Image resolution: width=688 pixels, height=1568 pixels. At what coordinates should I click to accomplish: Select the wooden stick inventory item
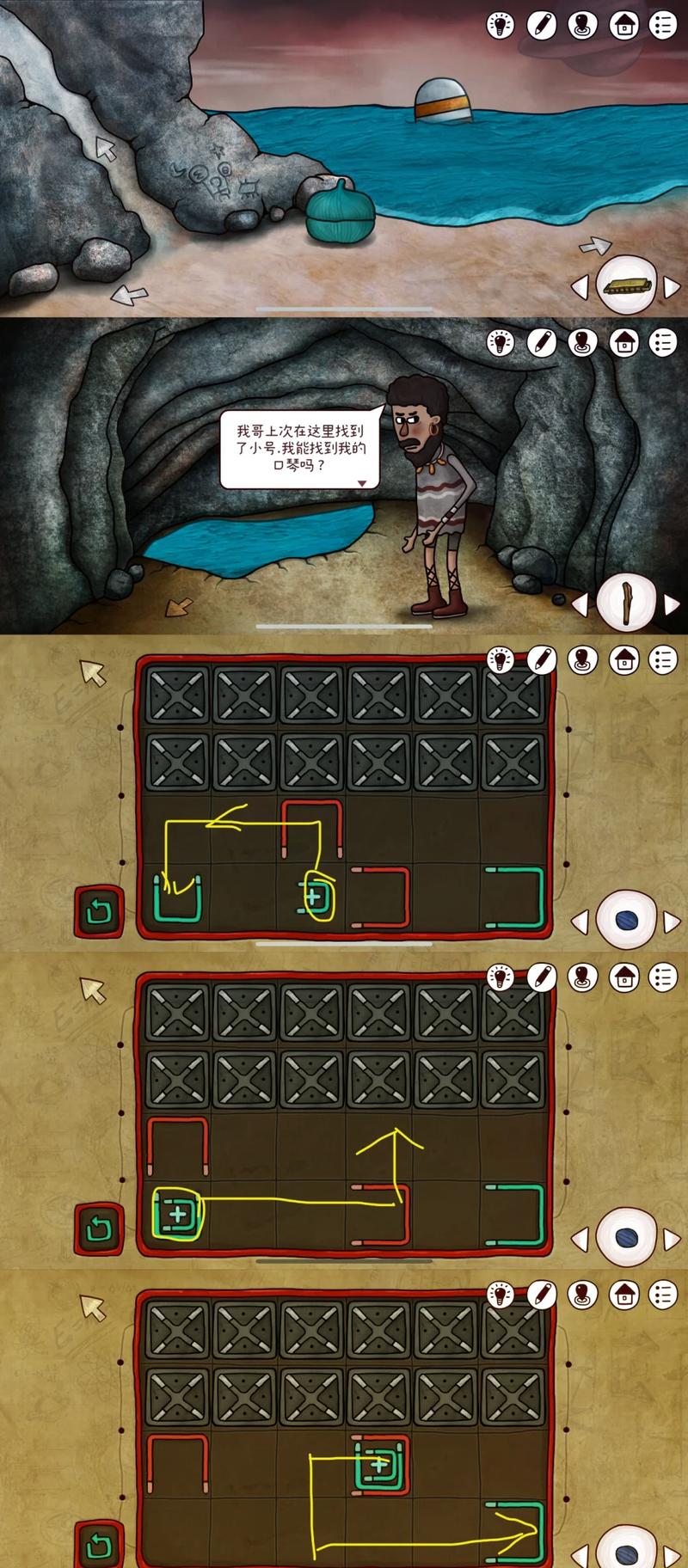click(x=626, y=602)
